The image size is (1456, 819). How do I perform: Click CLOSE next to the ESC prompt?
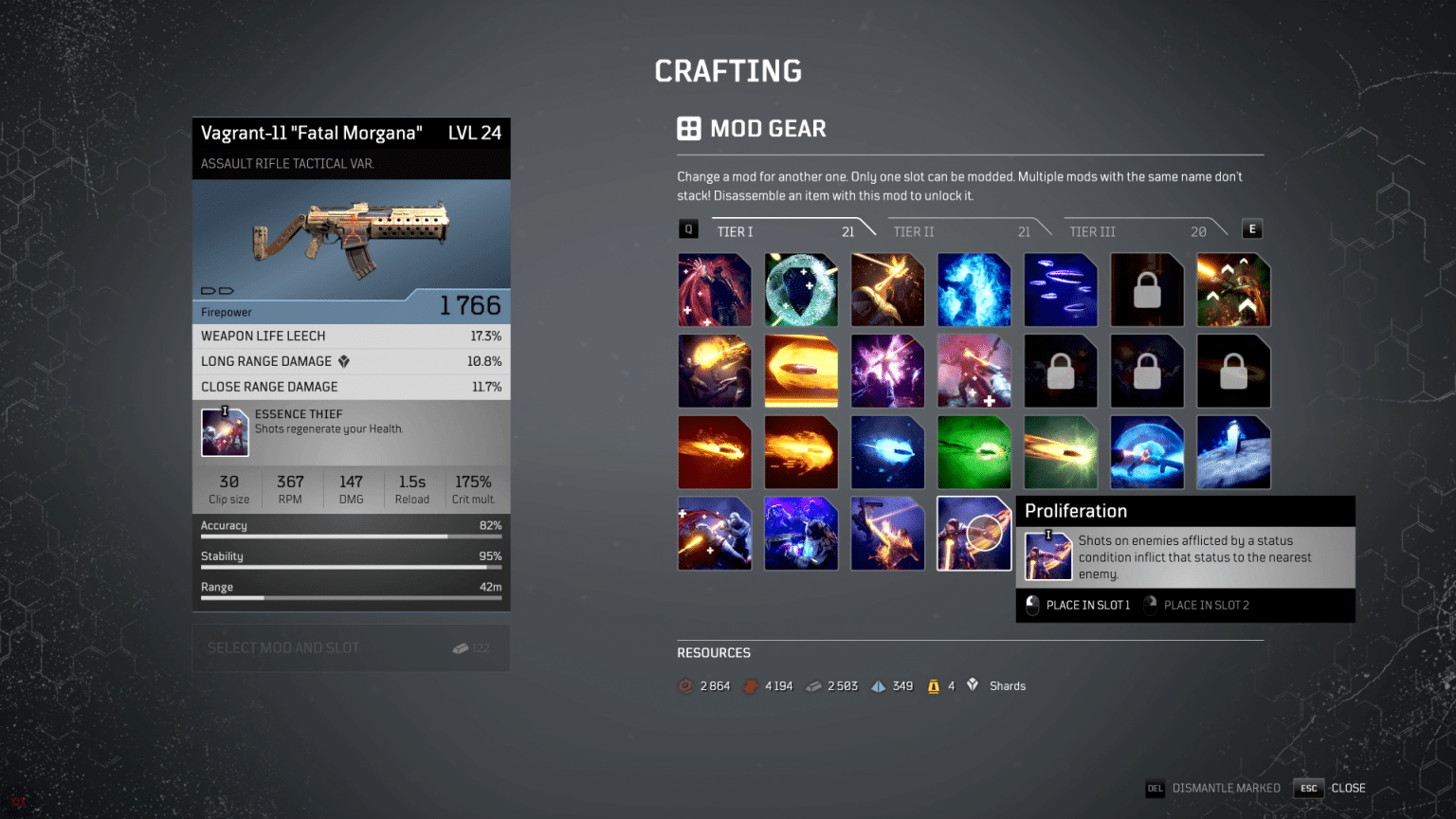click(x=1348, y=788)
